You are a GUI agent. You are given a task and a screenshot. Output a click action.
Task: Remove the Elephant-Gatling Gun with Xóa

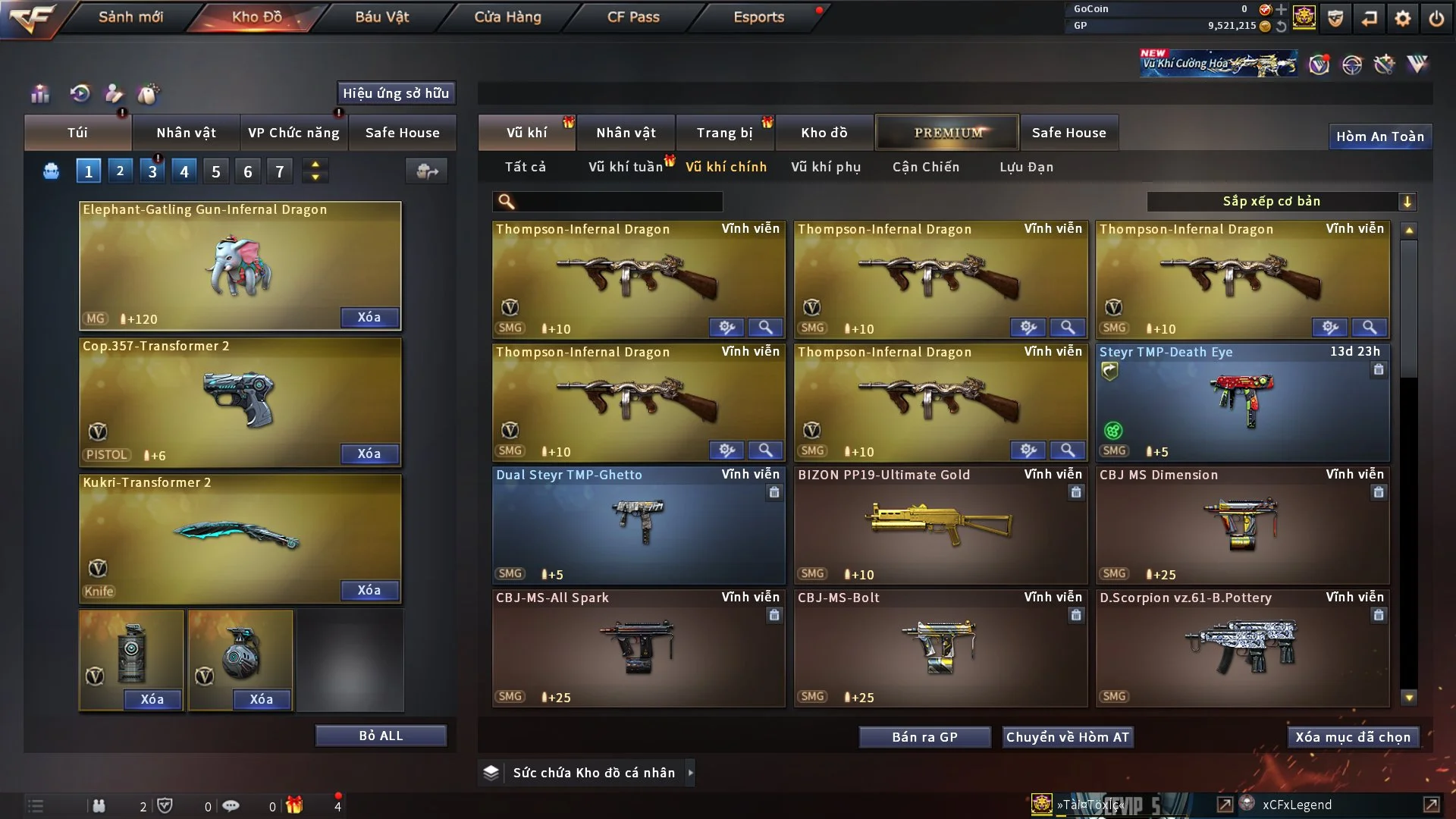[369, 317]
